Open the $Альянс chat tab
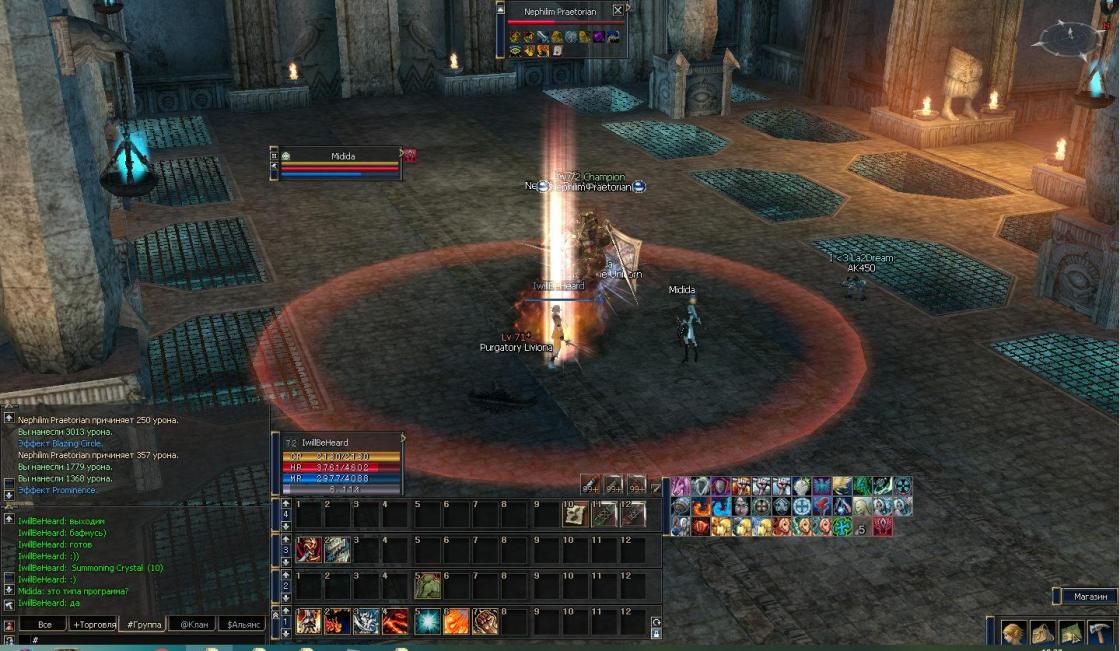The image size is (1120, 651). pyautogui.click(x=241, y=624)
